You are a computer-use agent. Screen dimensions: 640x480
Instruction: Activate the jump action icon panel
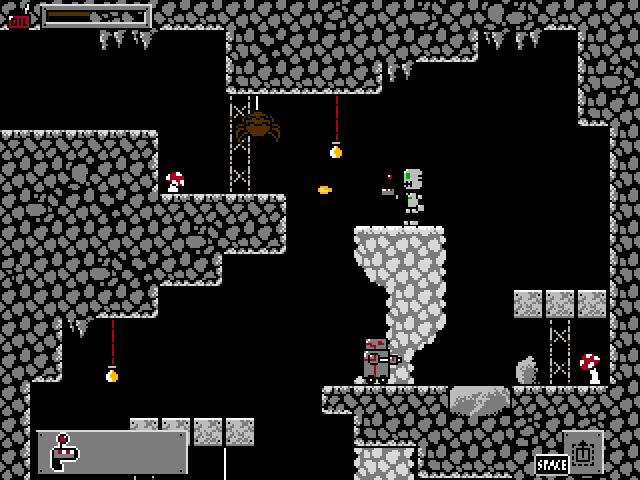[583, 451]
